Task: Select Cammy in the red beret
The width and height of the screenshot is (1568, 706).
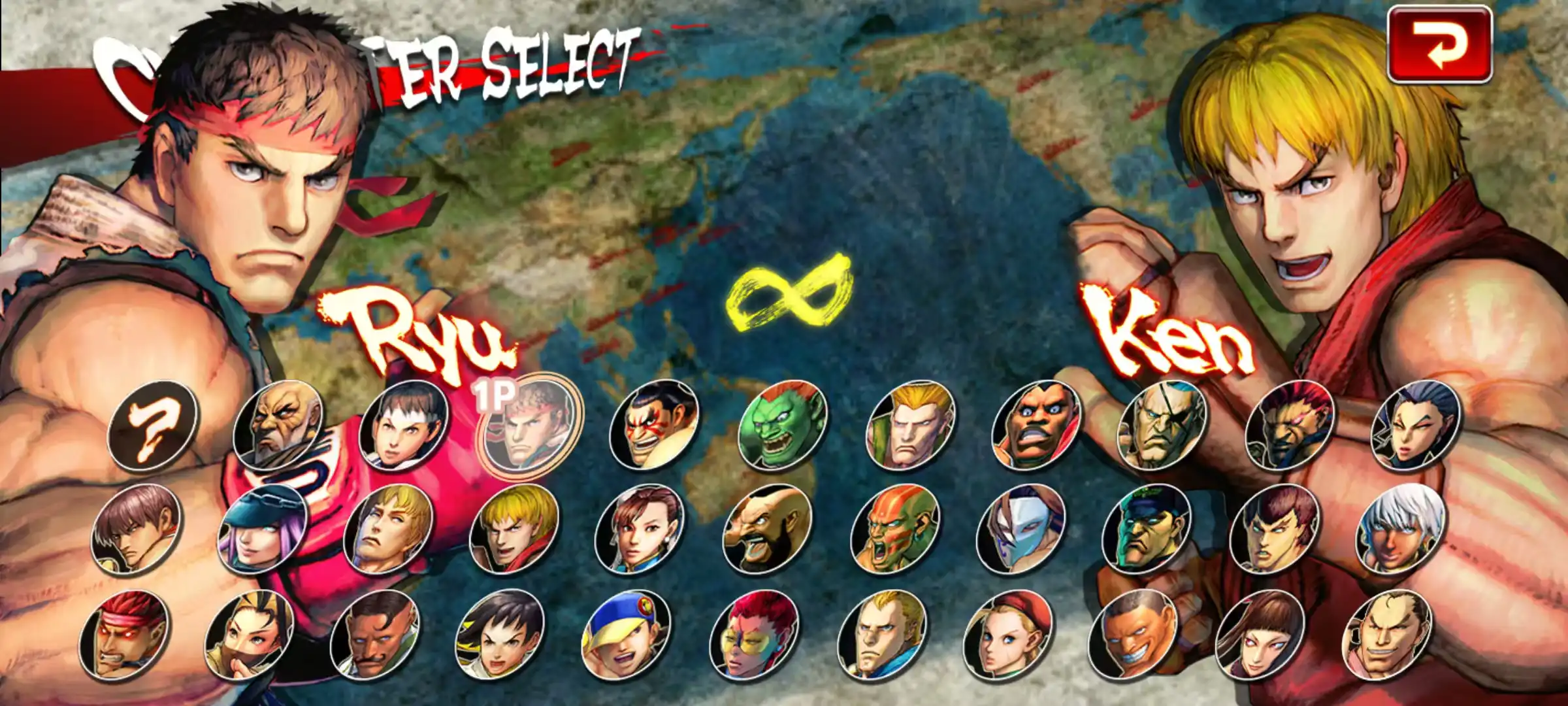Action: coord(1007,634)
